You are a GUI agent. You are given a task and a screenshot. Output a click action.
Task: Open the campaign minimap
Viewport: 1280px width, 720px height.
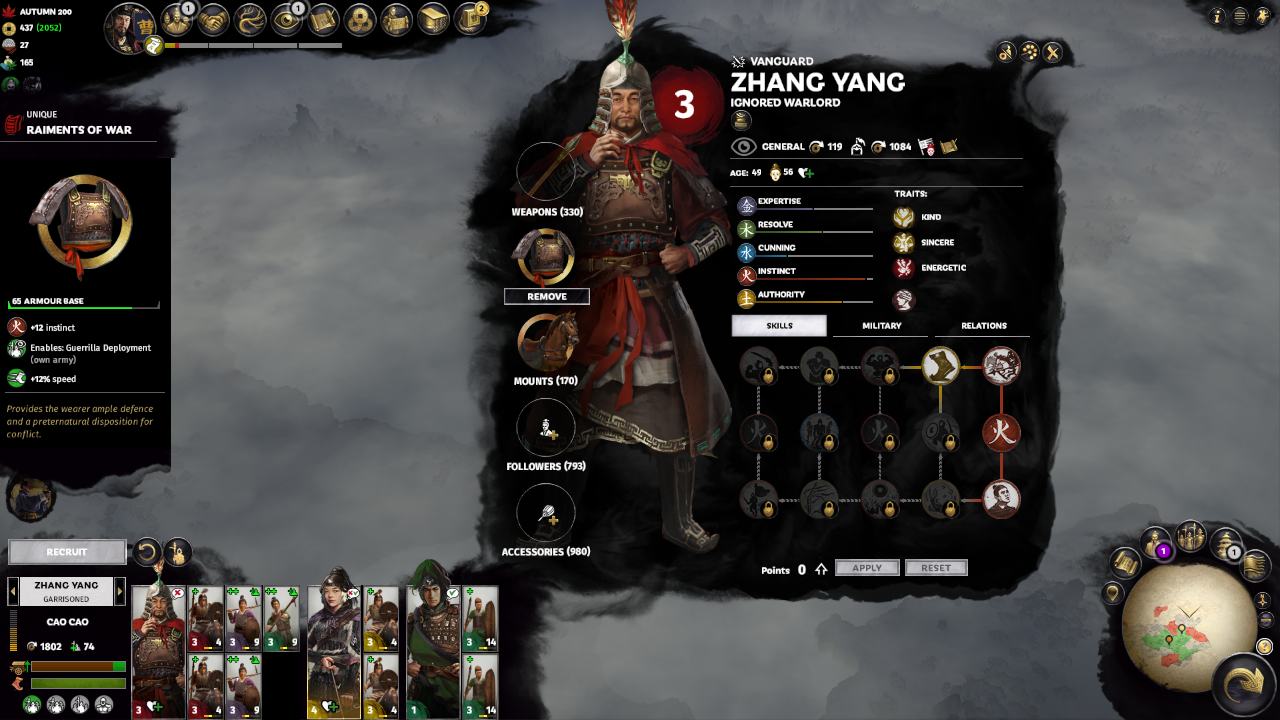[x=1182, y=628]
